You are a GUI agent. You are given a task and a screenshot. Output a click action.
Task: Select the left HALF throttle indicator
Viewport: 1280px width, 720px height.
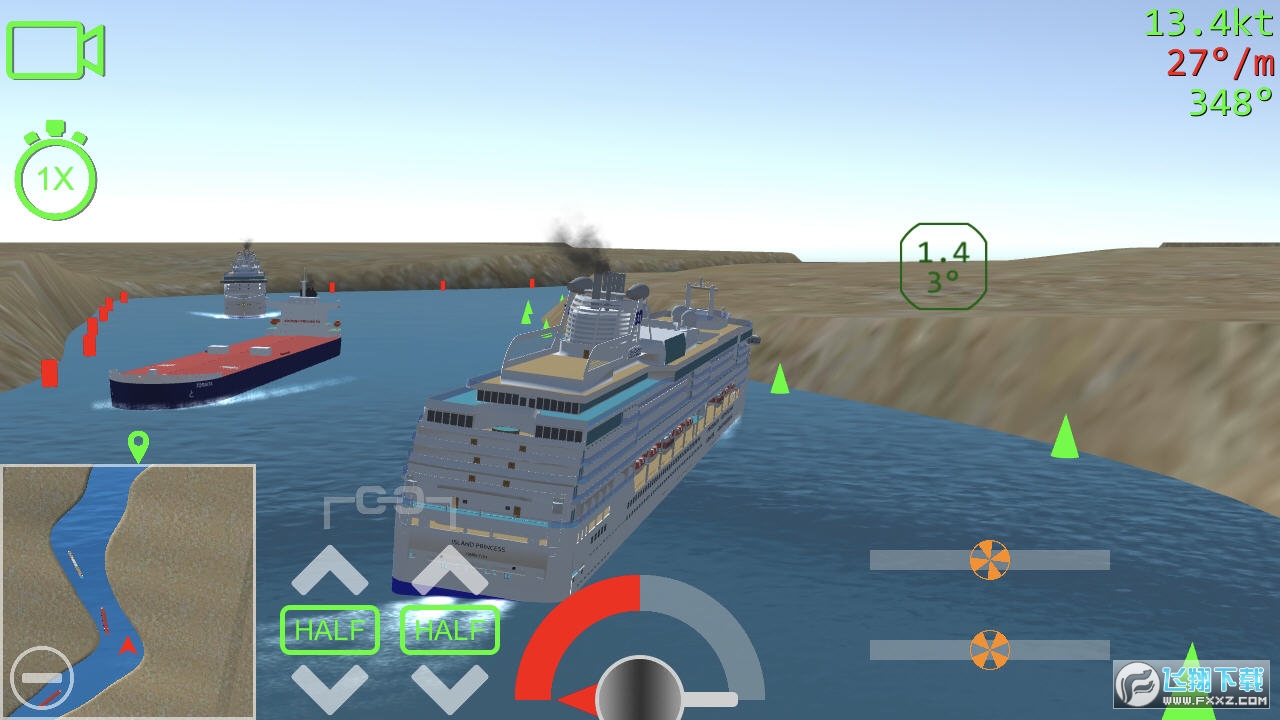330,630
